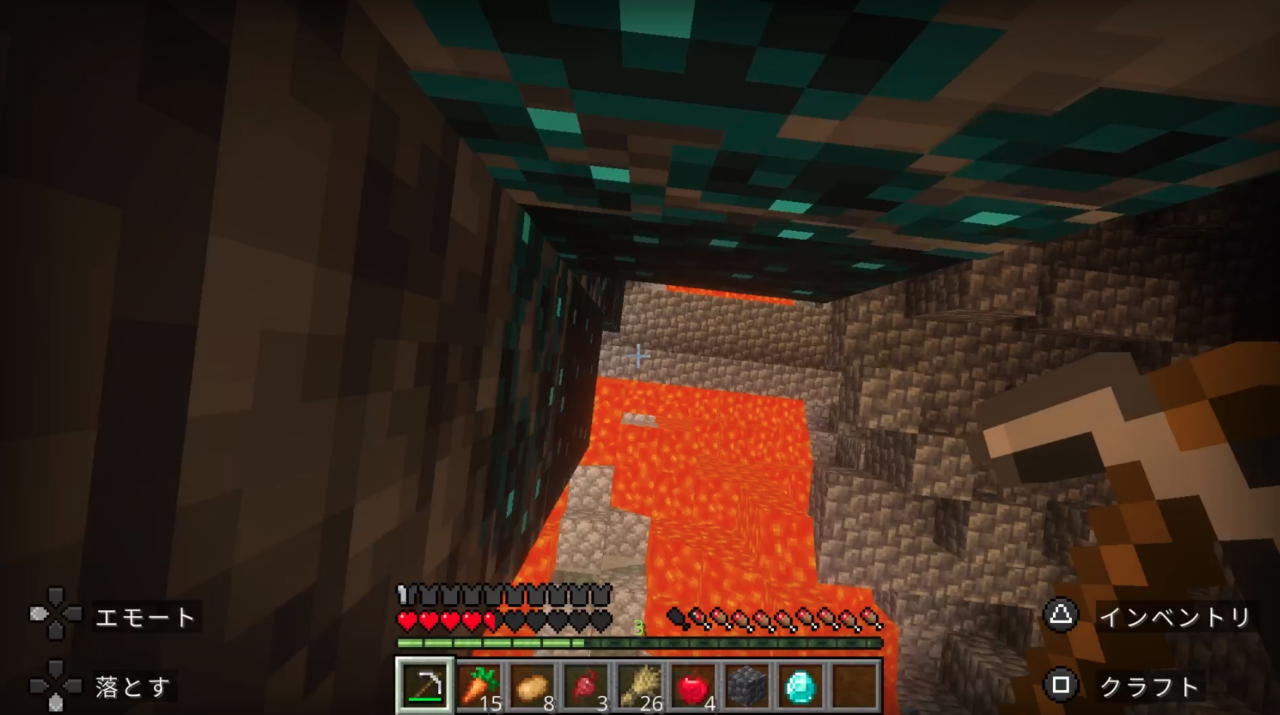Select the pickaxe hotbar slot

pyautogui.click(x=425, y=685)
